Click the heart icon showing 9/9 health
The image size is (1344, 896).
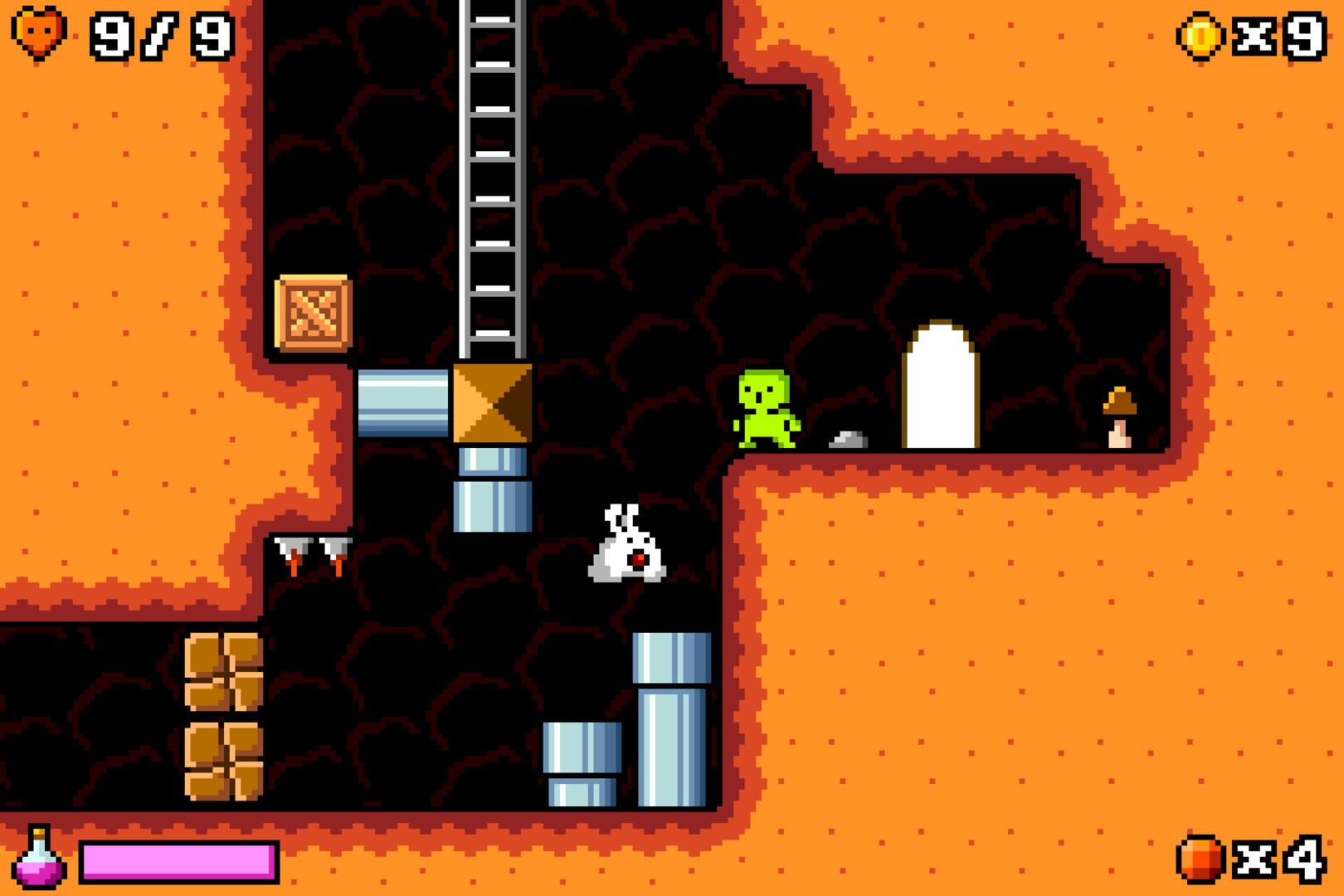coord(39,35)
